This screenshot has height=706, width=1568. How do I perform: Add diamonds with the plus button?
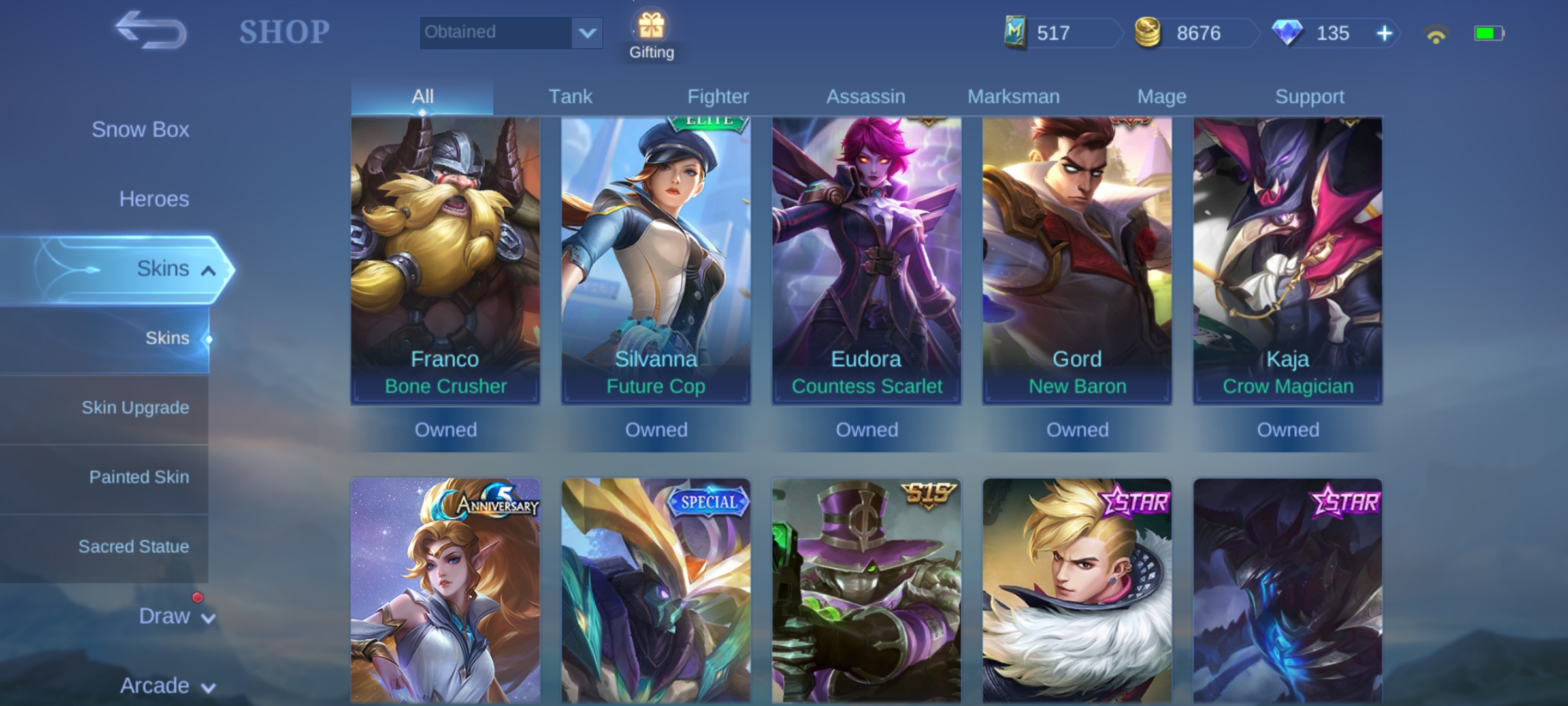tap(1384, 33)
